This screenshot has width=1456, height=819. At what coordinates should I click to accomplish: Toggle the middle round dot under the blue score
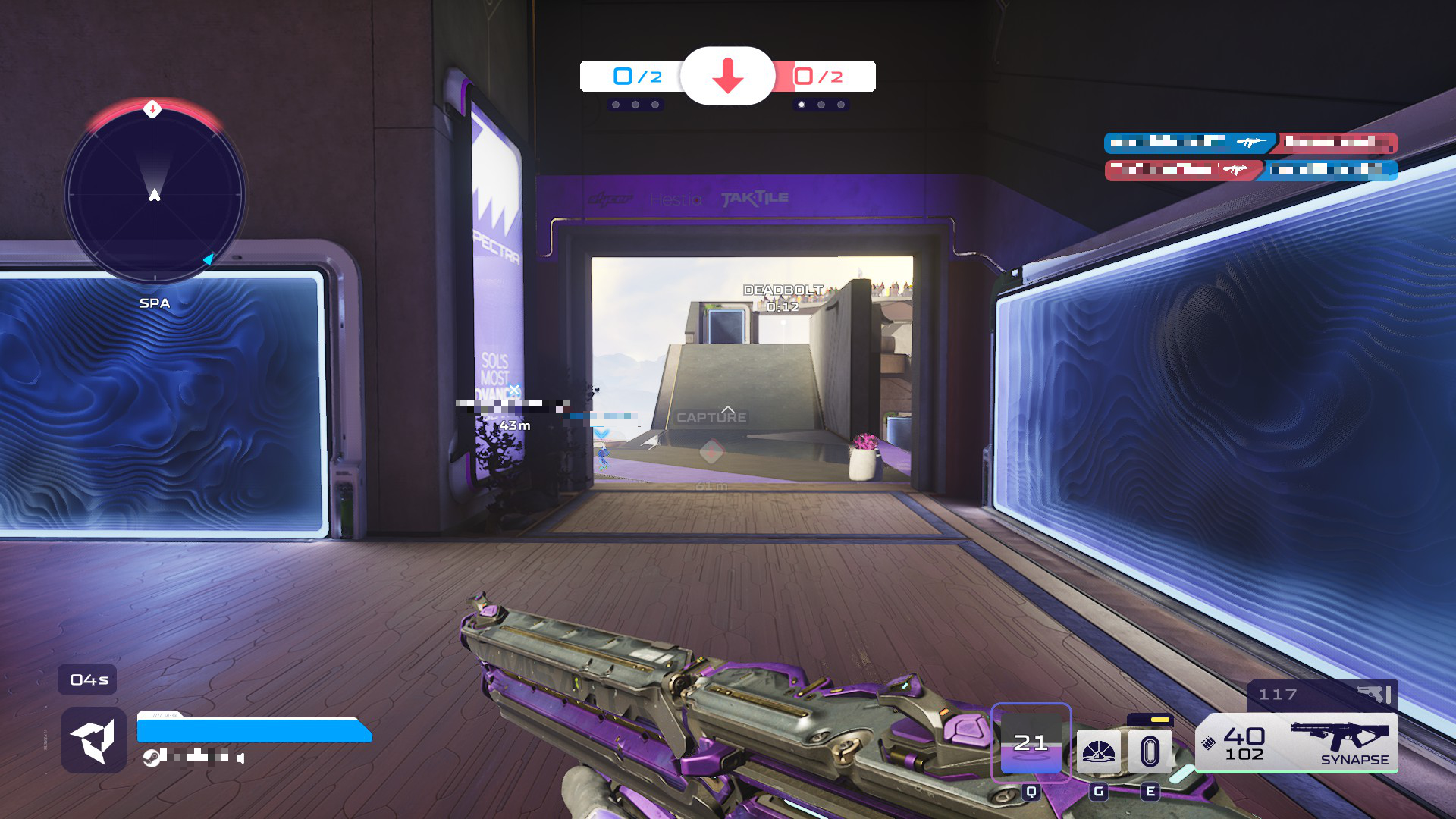point(635,105)
